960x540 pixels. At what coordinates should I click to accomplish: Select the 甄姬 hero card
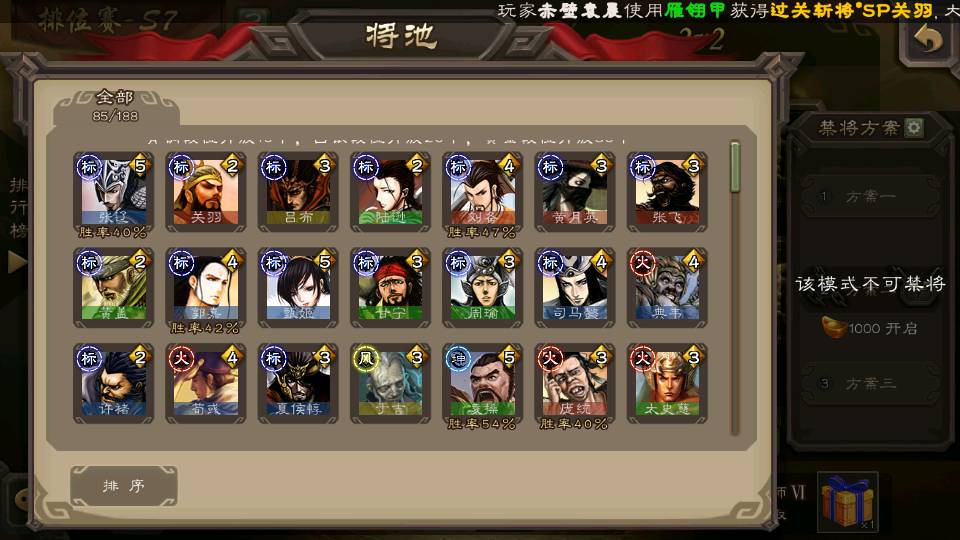point(297,286)
